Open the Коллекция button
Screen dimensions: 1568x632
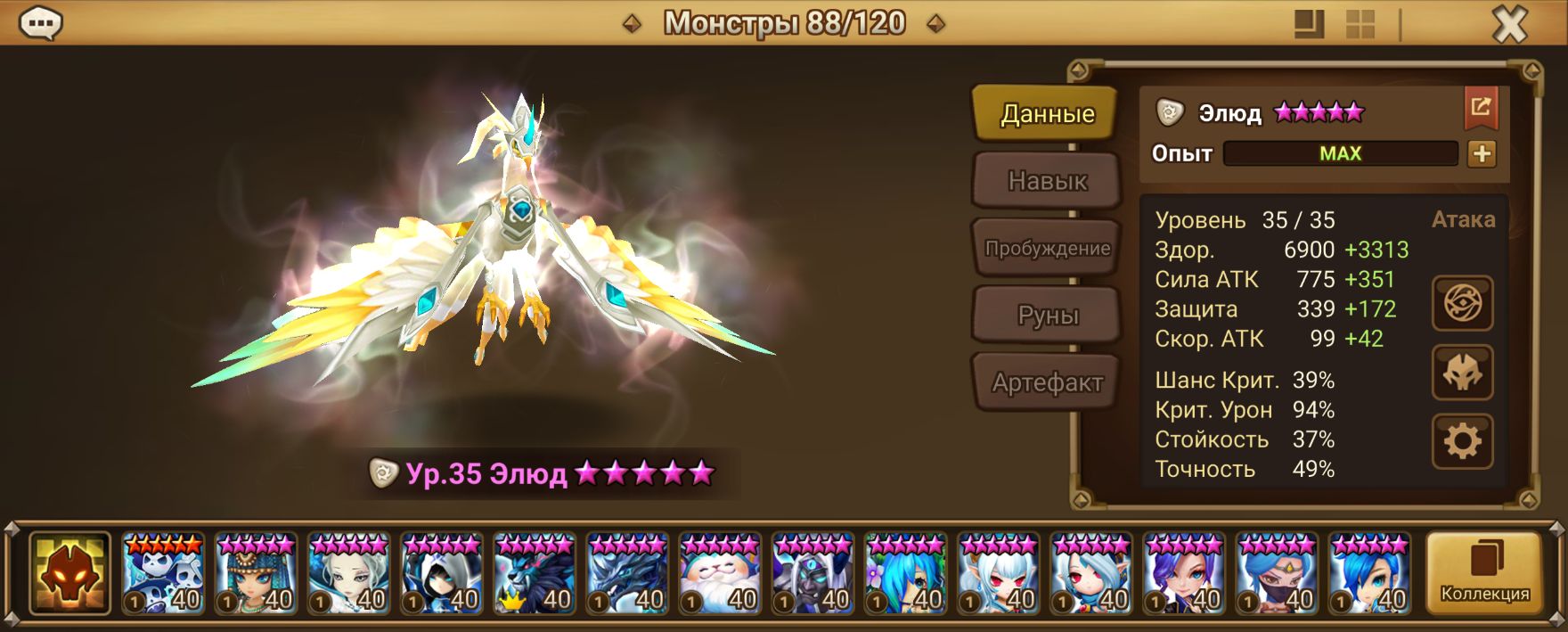1484,573
